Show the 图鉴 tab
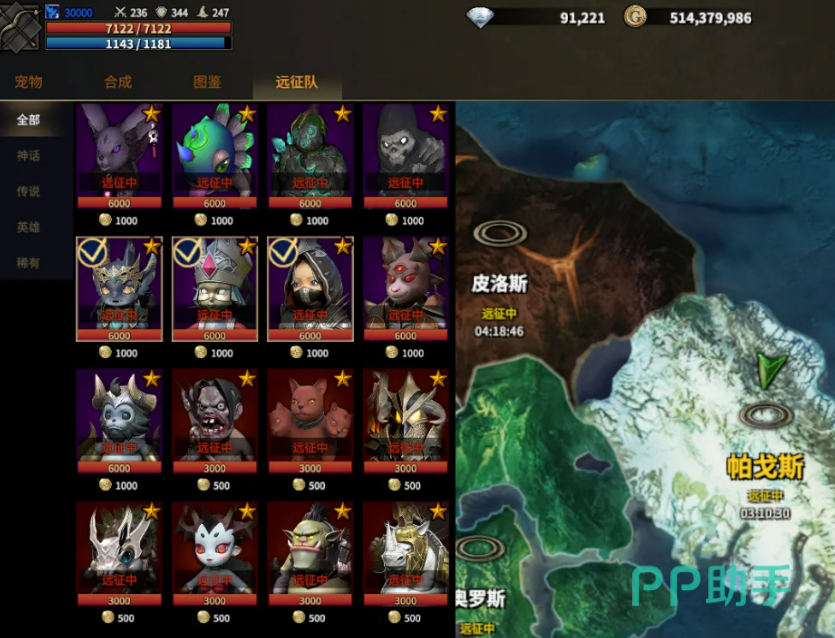The image size is (835, 638). [207, 82]
